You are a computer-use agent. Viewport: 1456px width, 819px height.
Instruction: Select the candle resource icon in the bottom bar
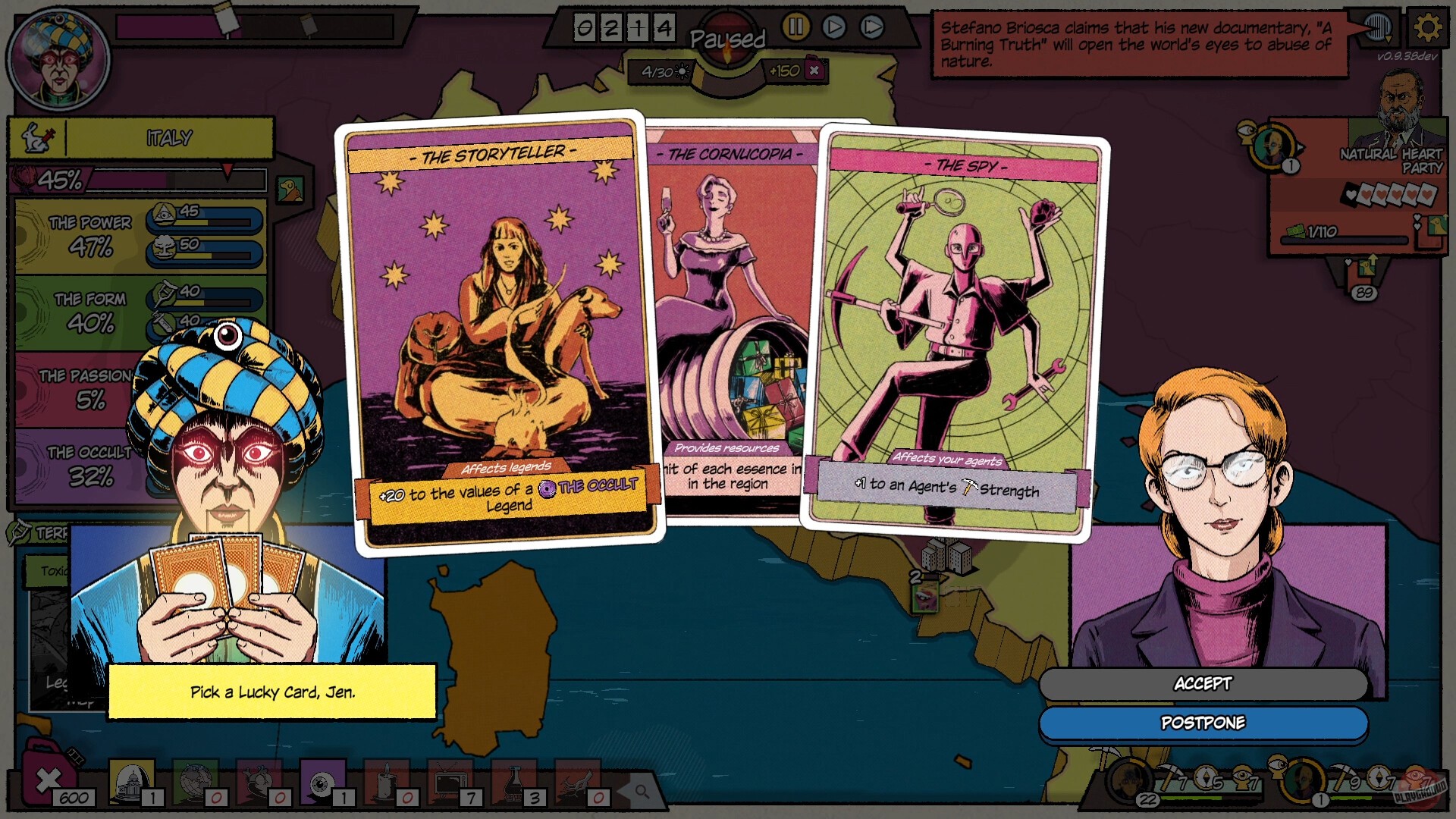384,783
